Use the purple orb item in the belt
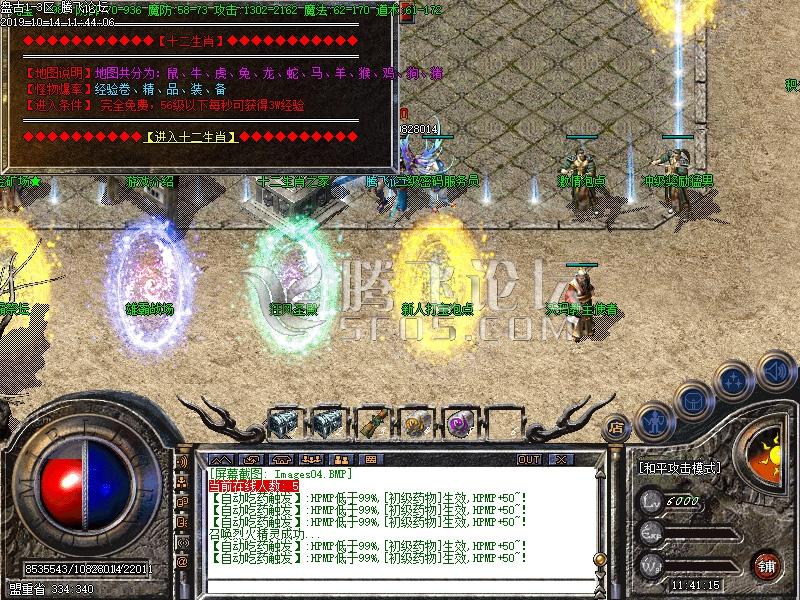Screen dimensions: 800x600 coord(459,423)
